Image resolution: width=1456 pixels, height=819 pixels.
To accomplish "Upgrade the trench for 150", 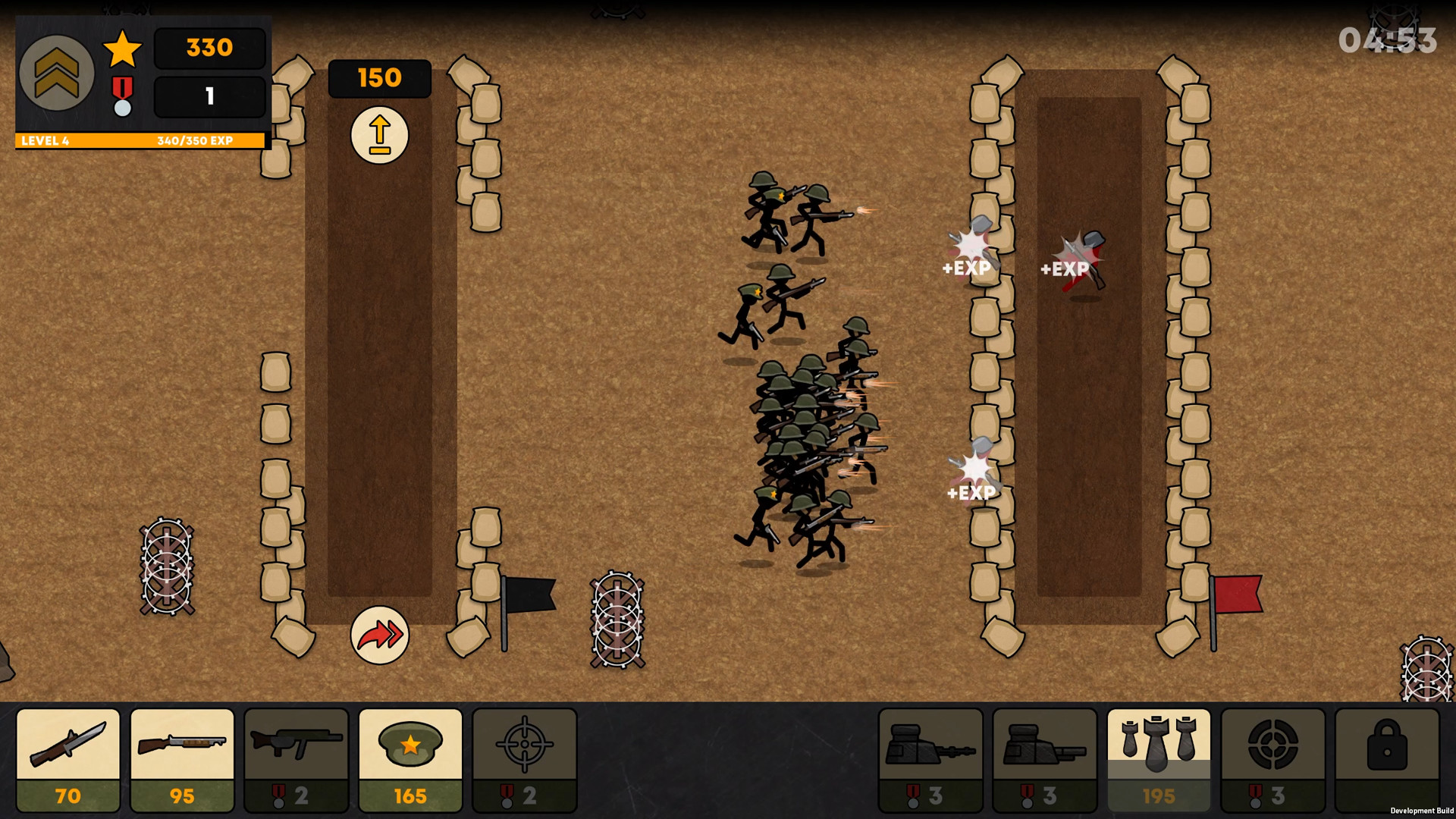I will click(379, 135).
